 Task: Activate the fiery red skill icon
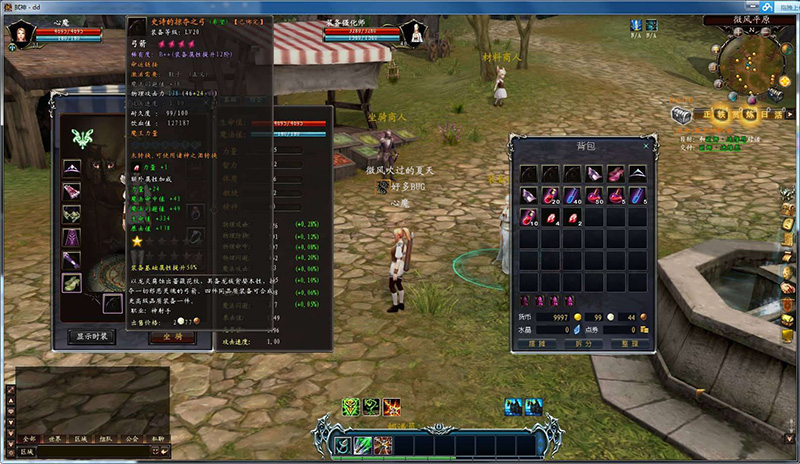pos(392,406)
